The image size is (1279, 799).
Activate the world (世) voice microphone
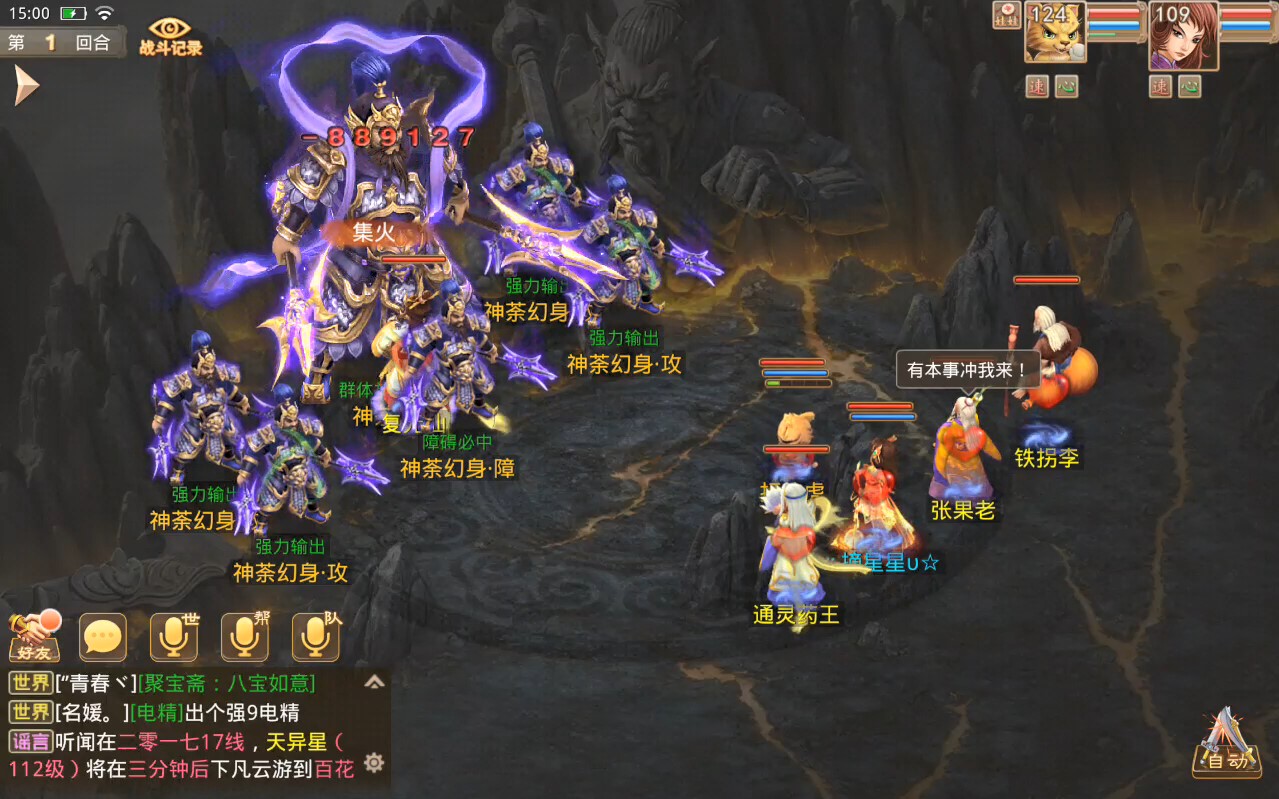(174, 637)
